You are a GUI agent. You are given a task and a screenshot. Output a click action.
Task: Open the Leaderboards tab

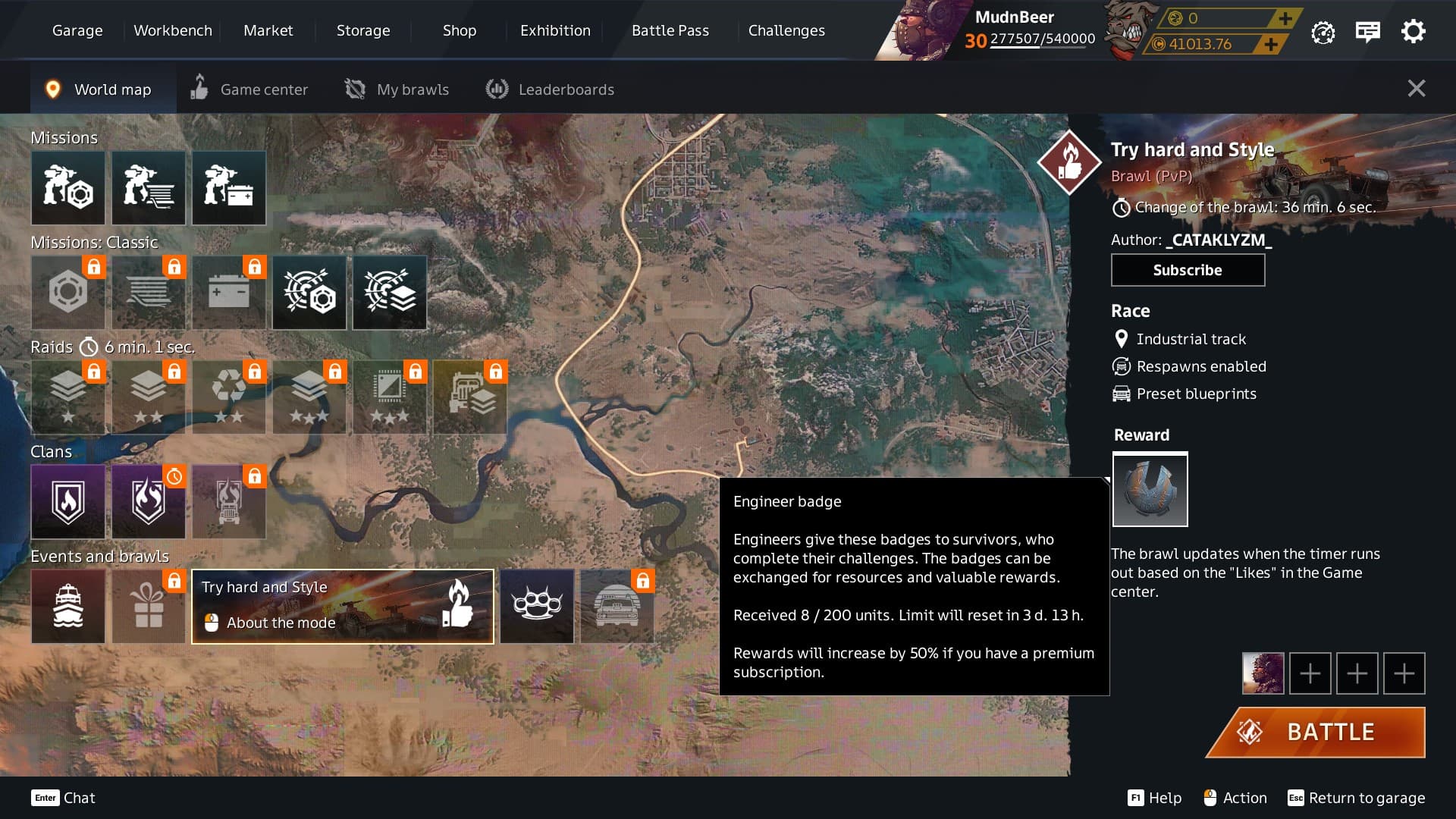pyautogui.click(x=550, y=89)
